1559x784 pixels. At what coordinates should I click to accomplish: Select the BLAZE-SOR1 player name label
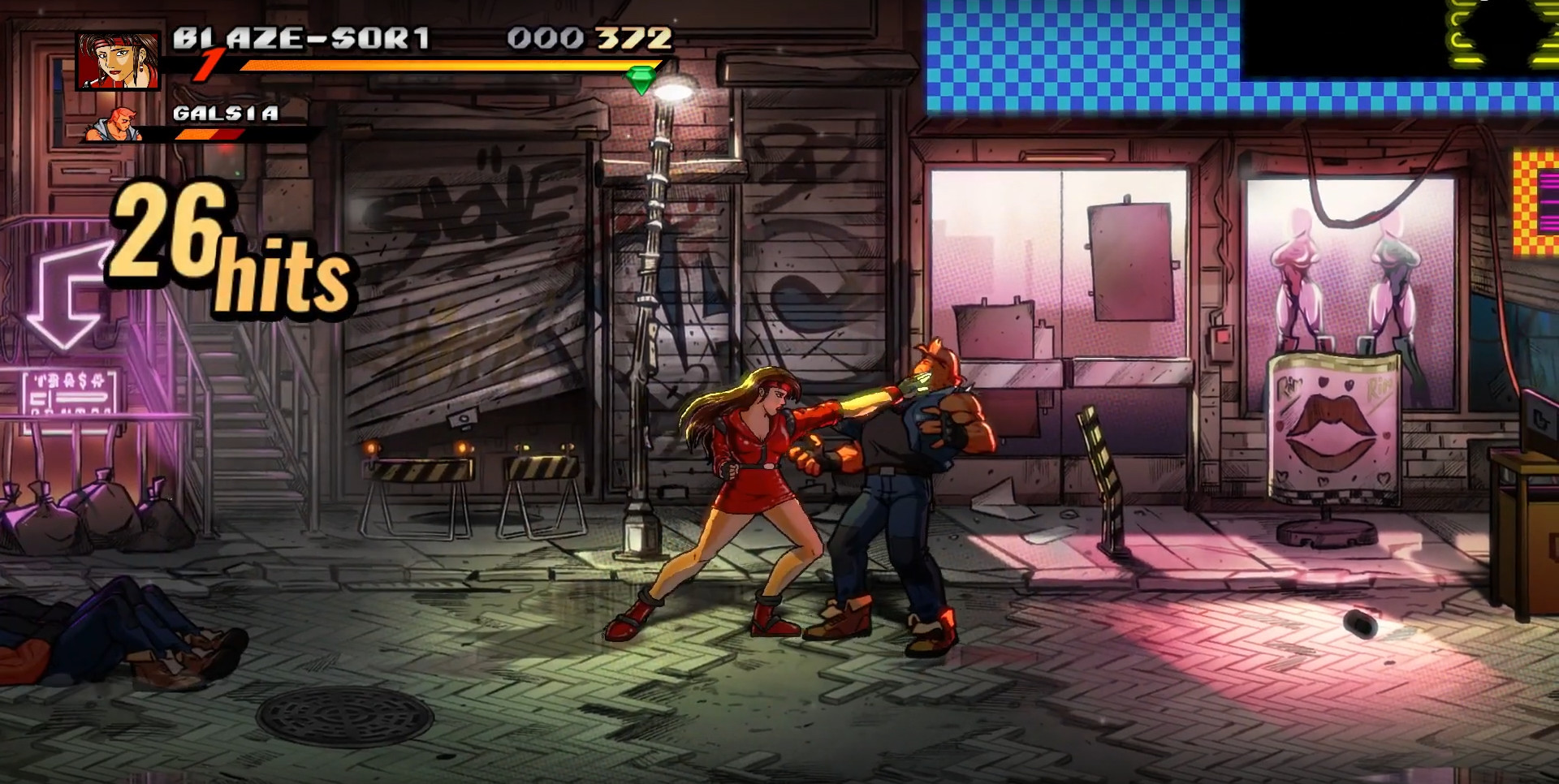(x=300, y=37)
